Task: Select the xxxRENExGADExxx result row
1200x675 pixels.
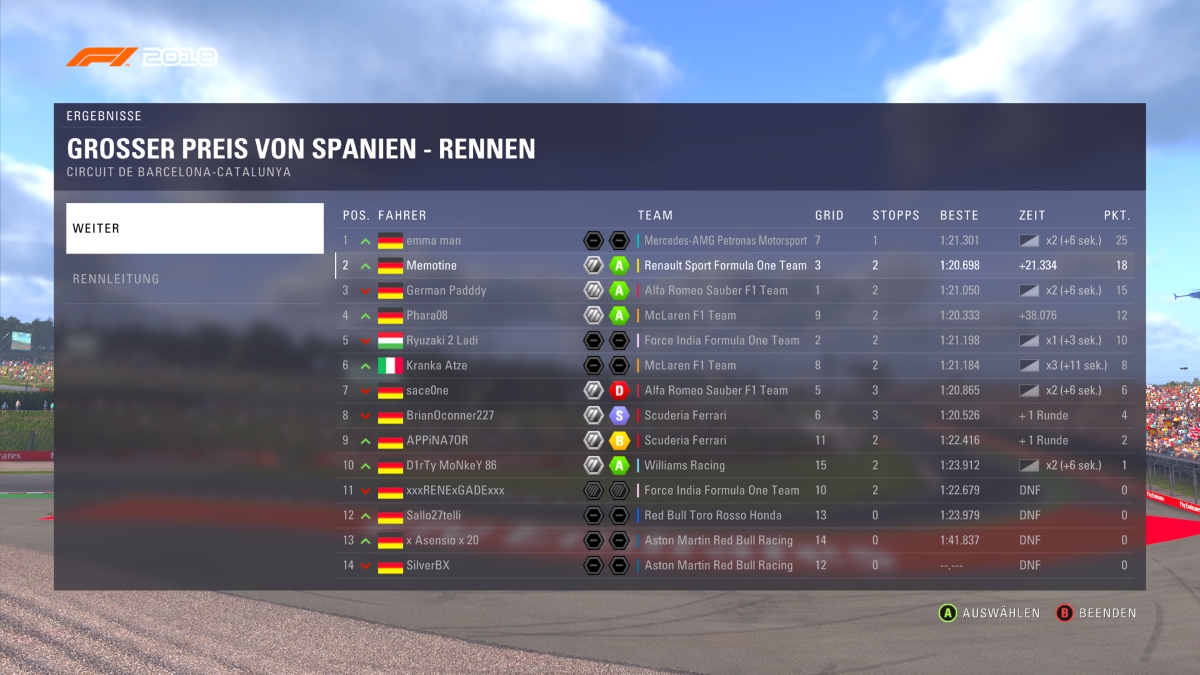Action: [735, 491]
